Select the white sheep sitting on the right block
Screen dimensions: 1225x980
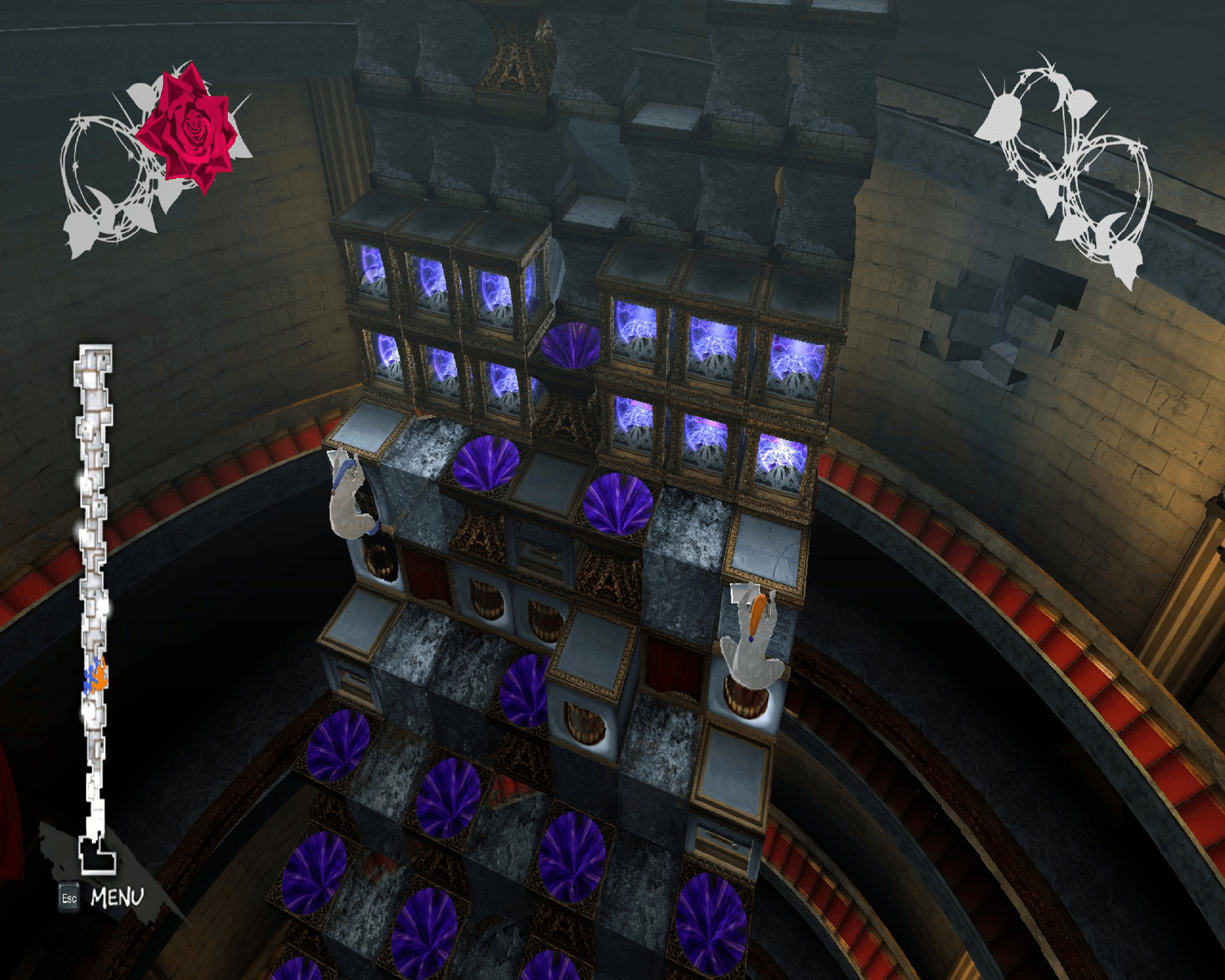pyautogui.click(x=753, y=653)
